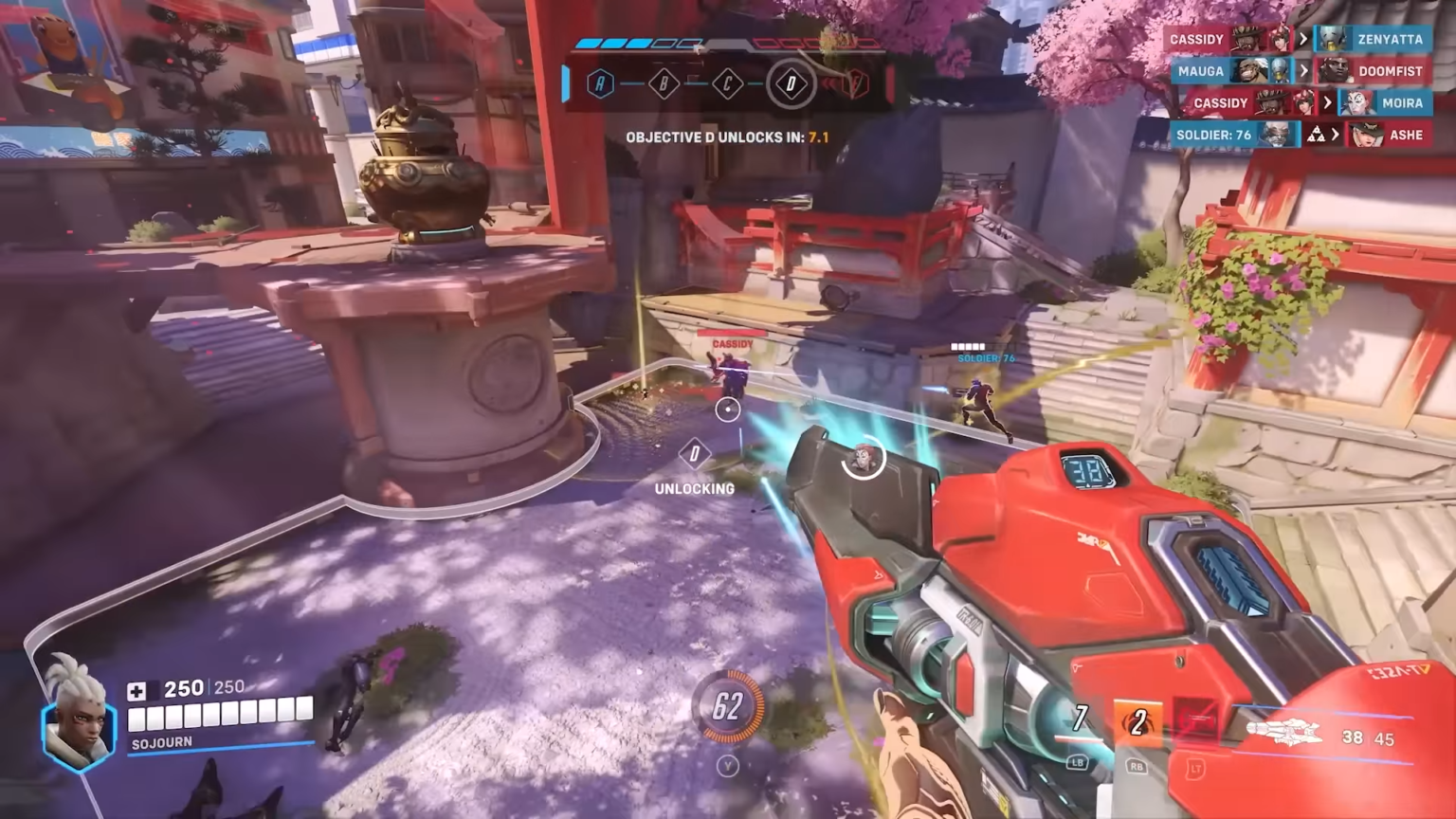This screenshot has width=1456, height=819.
Task: Select objective B diamond marker
Action: [664, 84]
